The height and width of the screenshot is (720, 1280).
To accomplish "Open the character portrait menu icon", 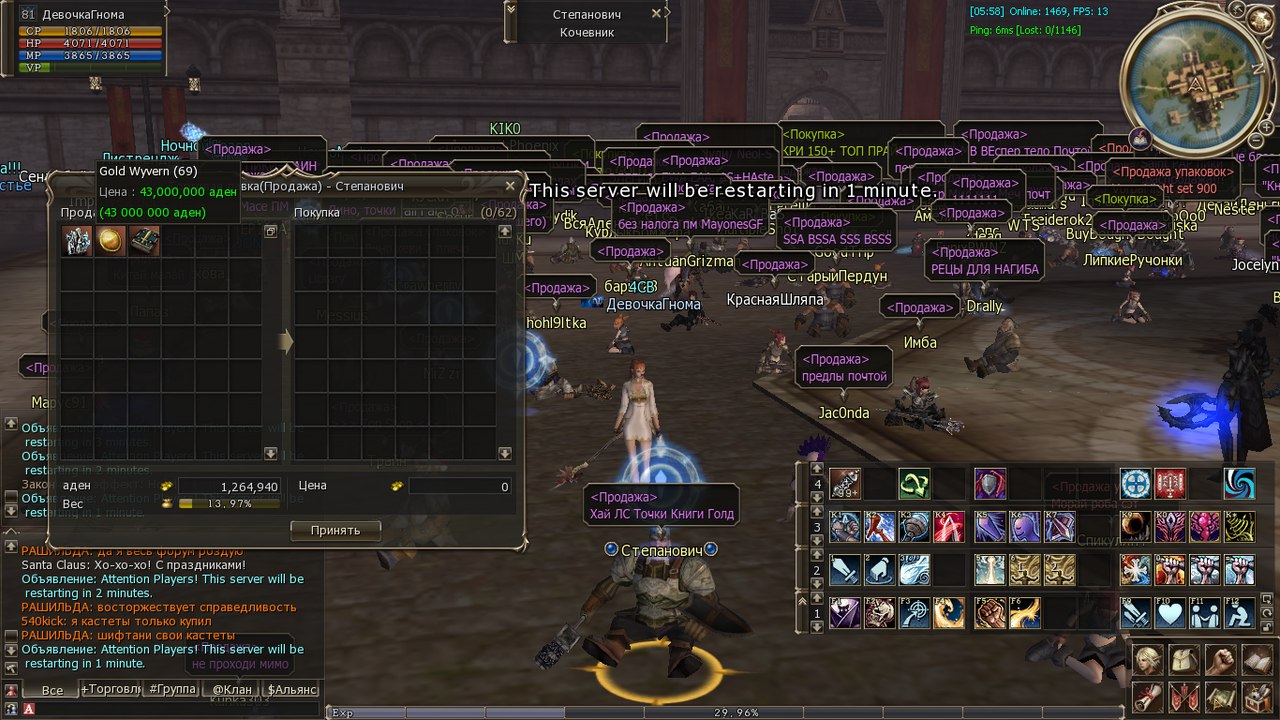I will pos(1150,660).
